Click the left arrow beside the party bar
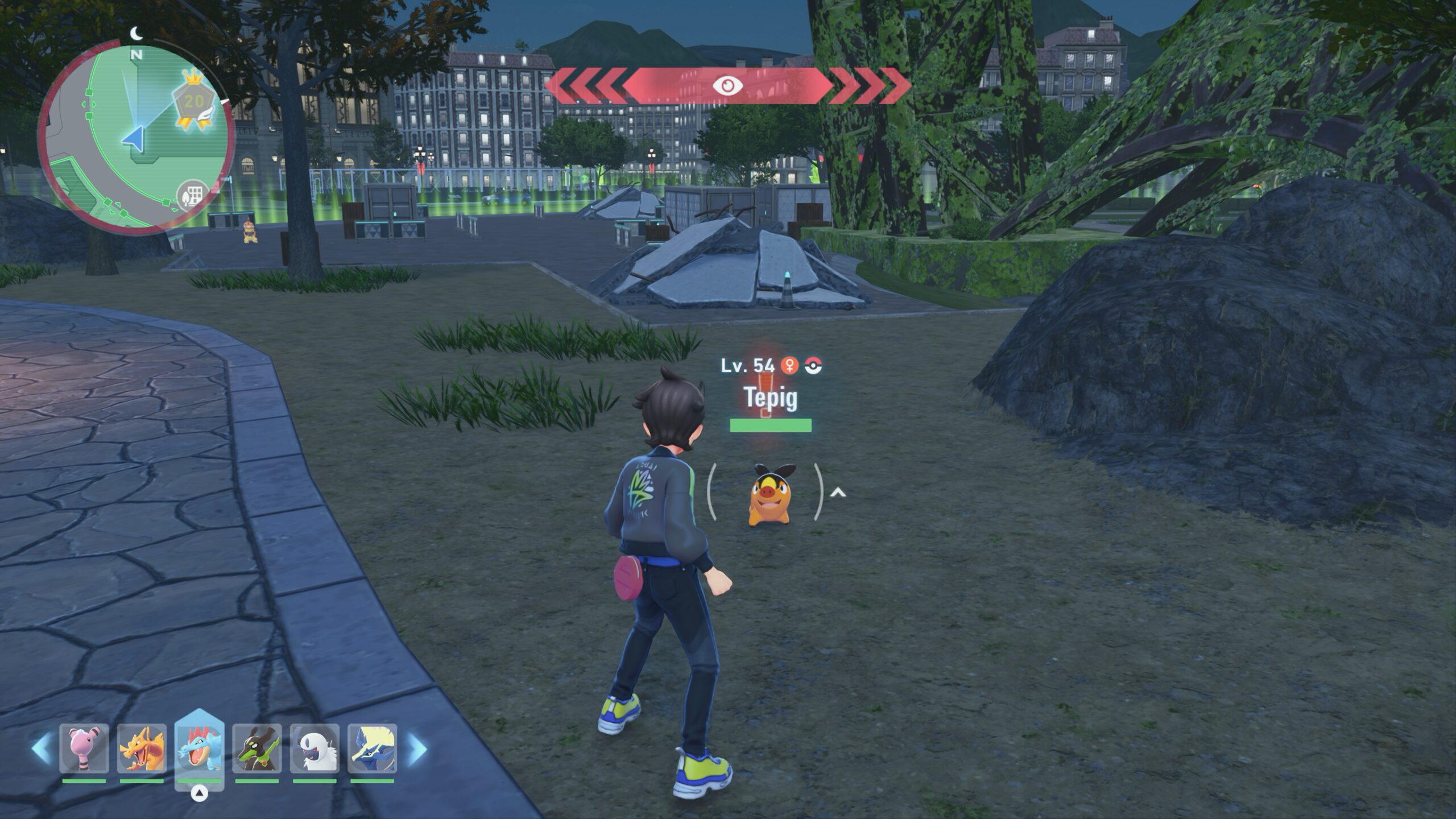The height and width of the screenshot is (819, 1456). click(x=41, y=748)
